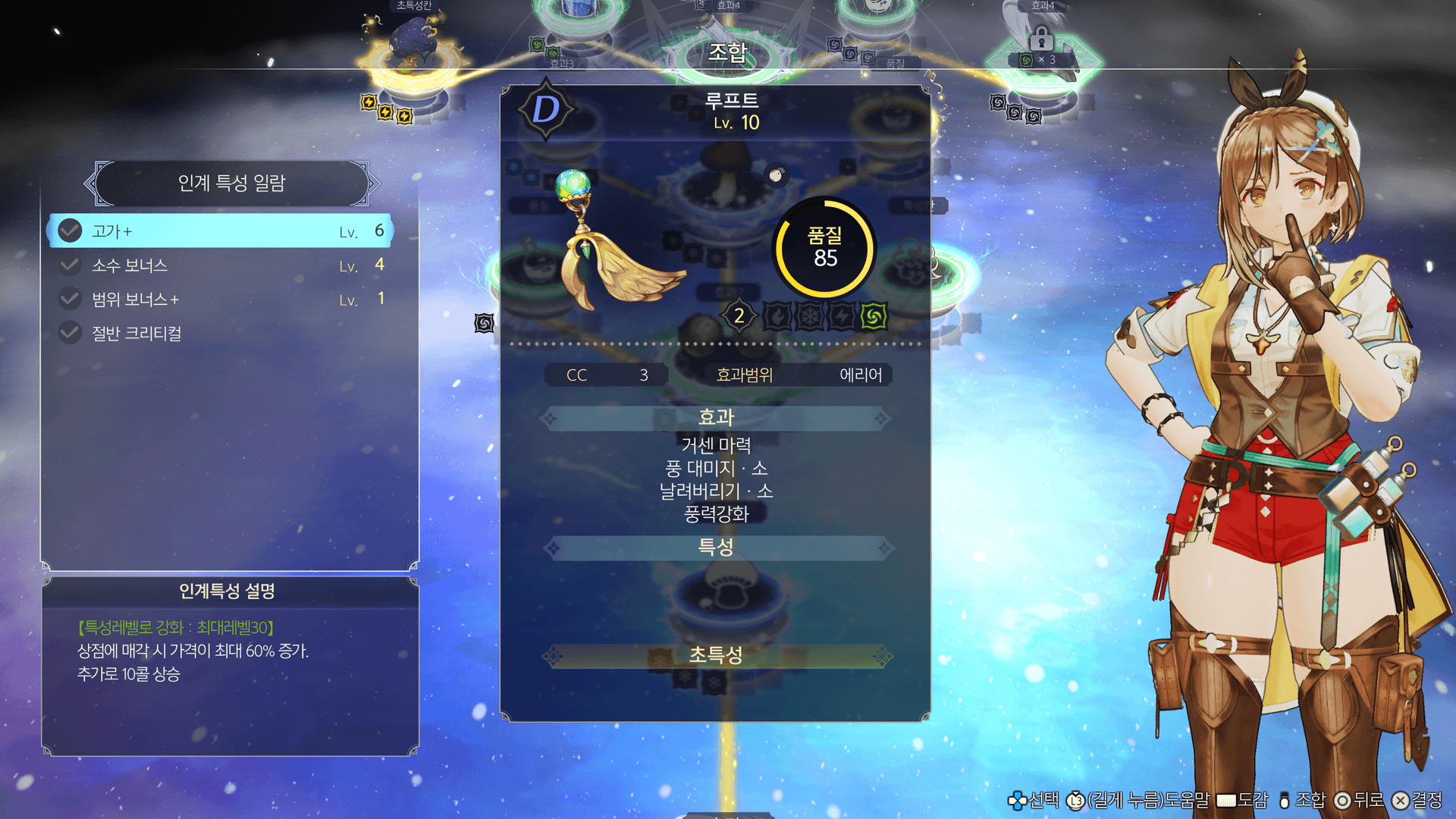This screenshot has height=819, width=1456.
Task: Toggle the checkmark beside 고가+
Action: tap(70, 231)
